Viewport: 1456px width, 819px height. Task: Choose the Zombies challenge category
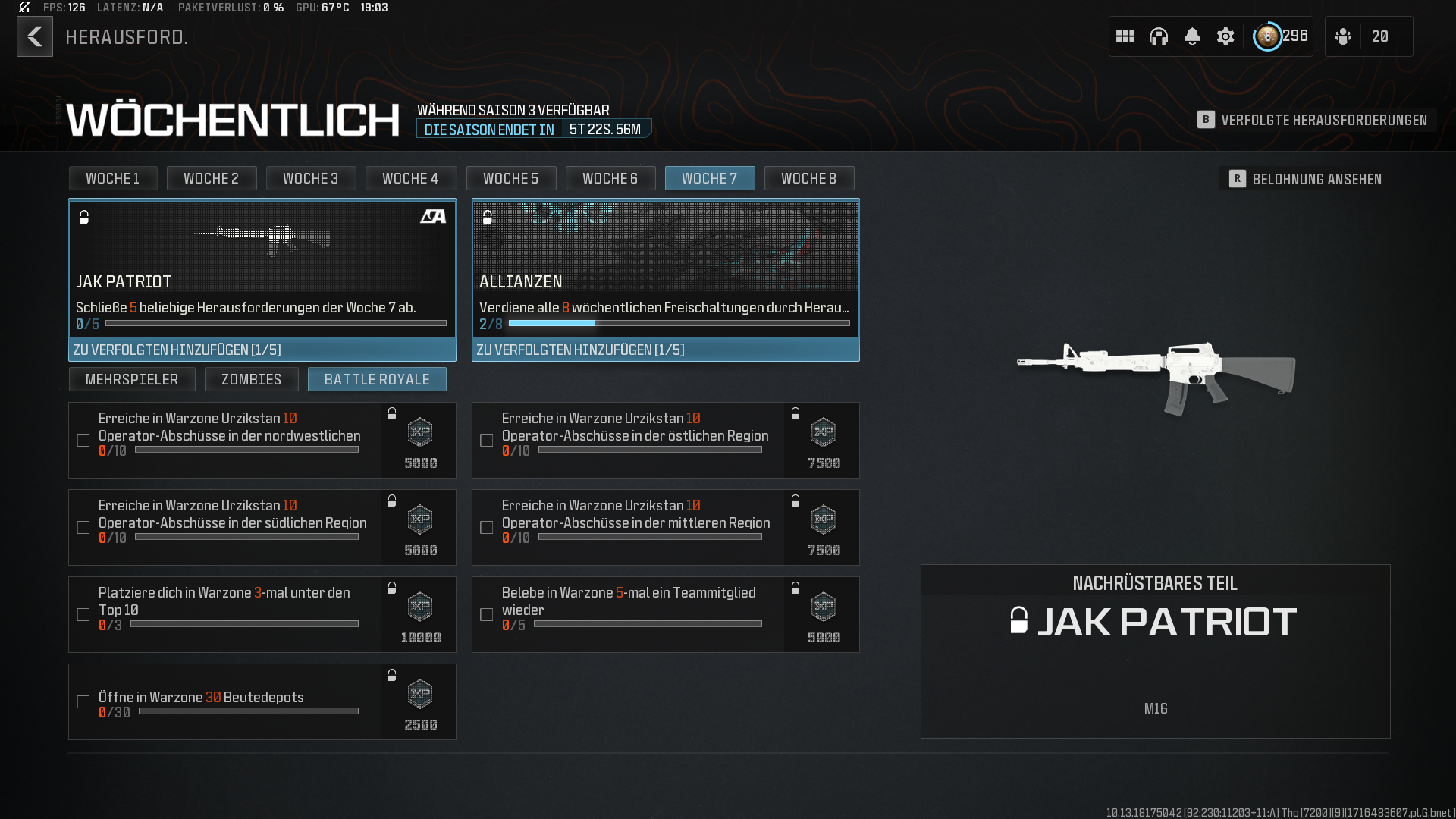(251, 379)
